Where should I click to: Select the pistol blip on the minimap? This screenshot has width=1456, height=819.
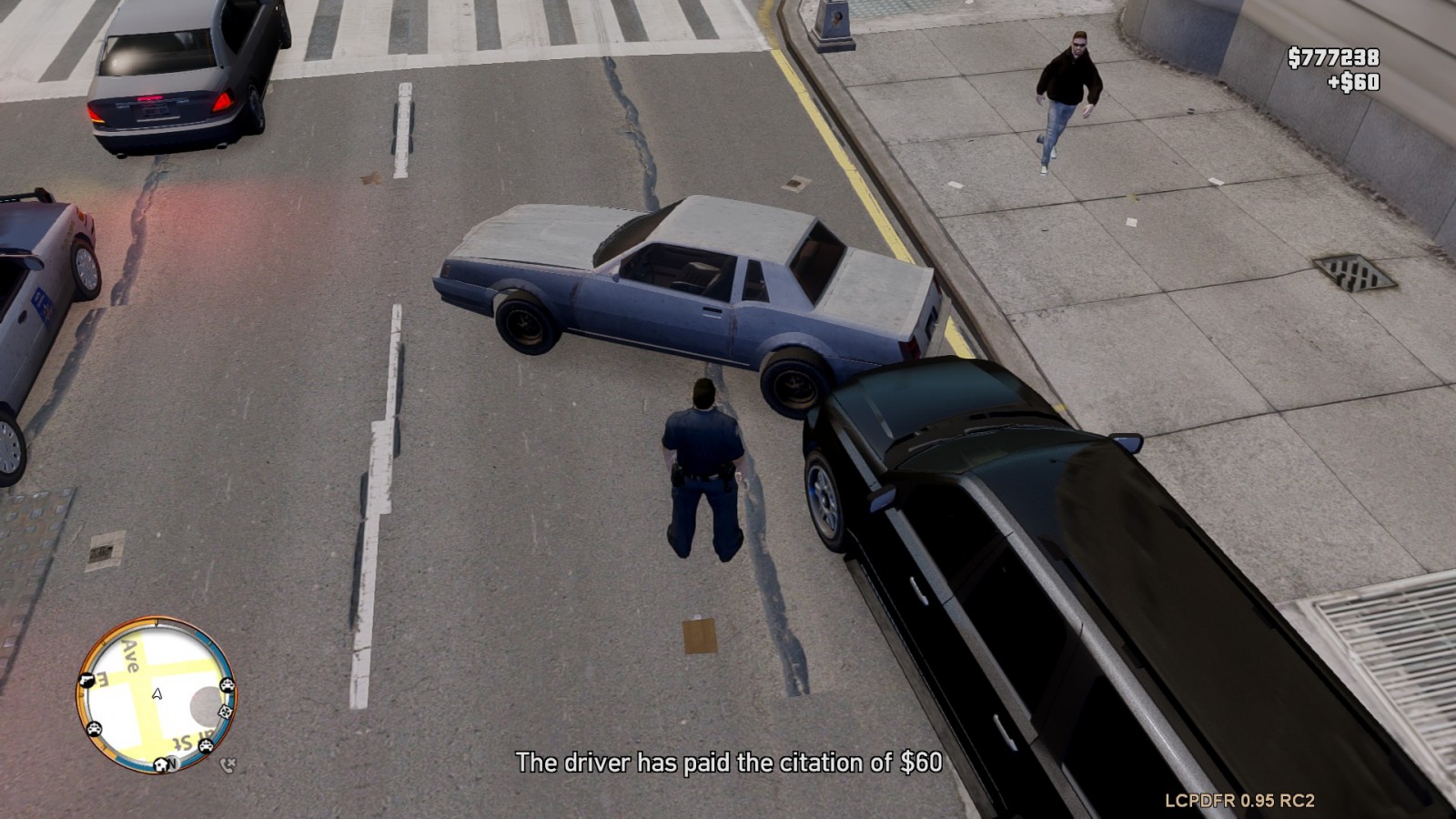[87, 680]
